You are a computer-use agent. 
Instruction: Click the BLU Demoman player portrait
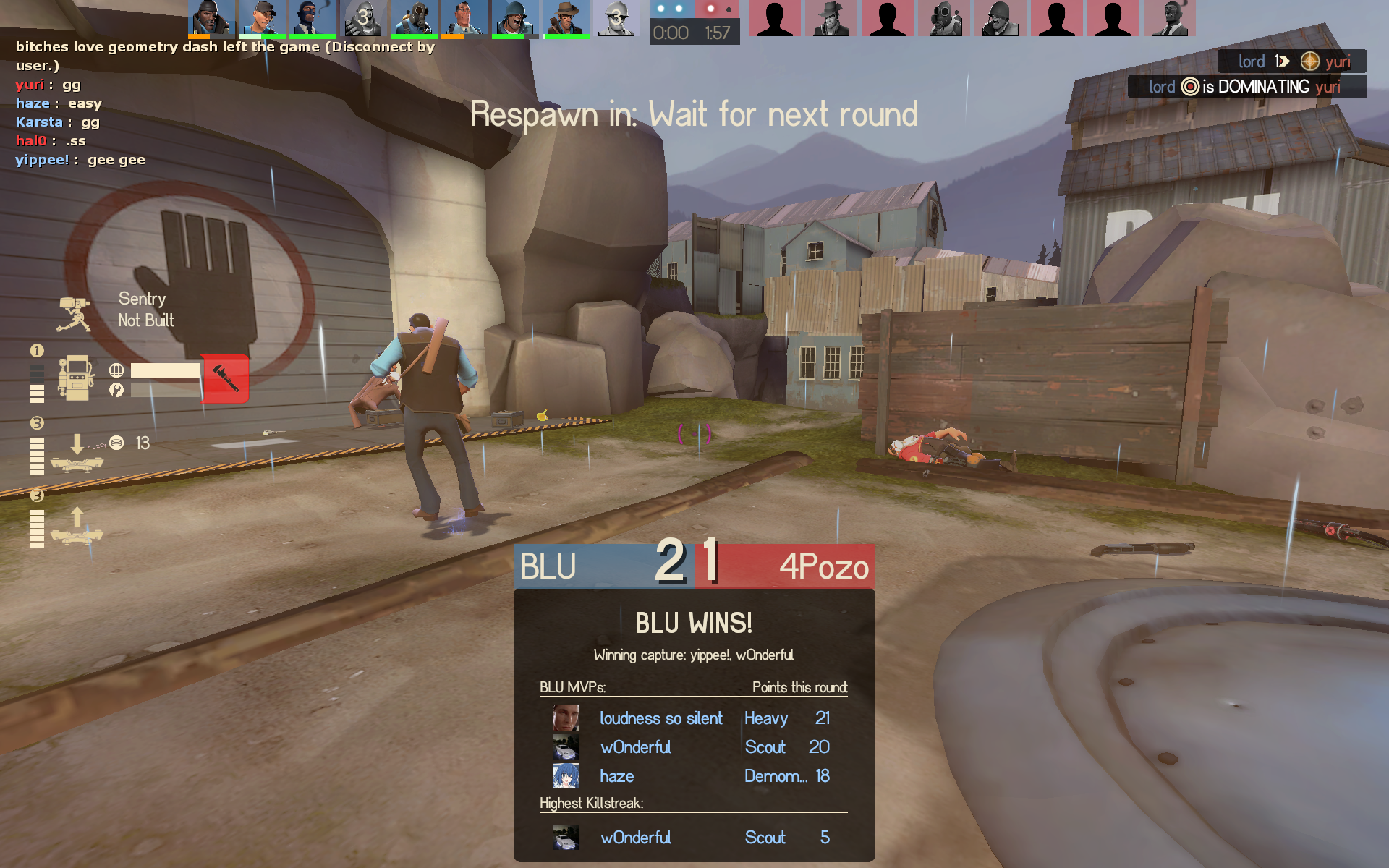coord(211,18)
